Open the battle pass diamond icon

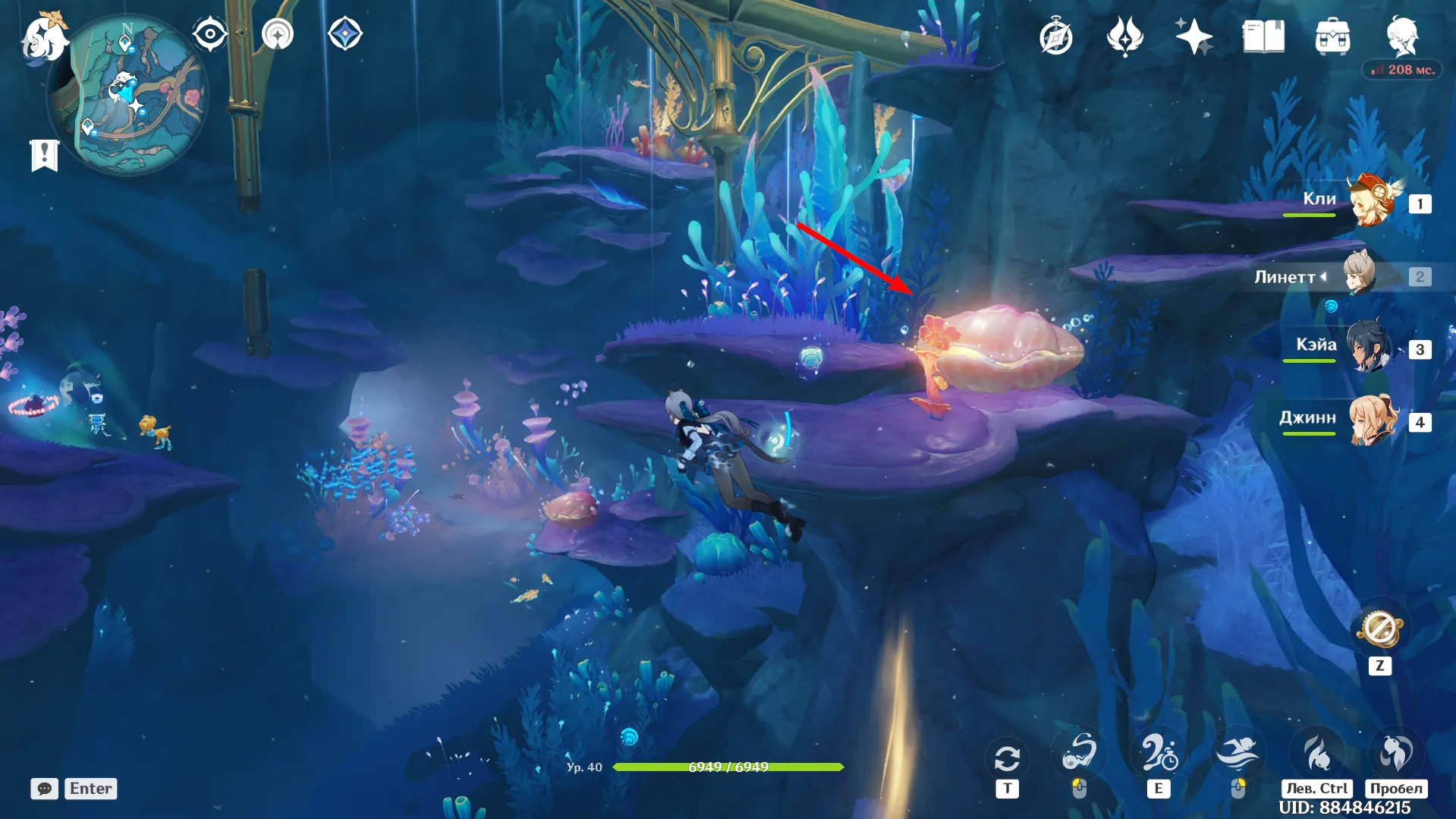(x=344, y=34)
